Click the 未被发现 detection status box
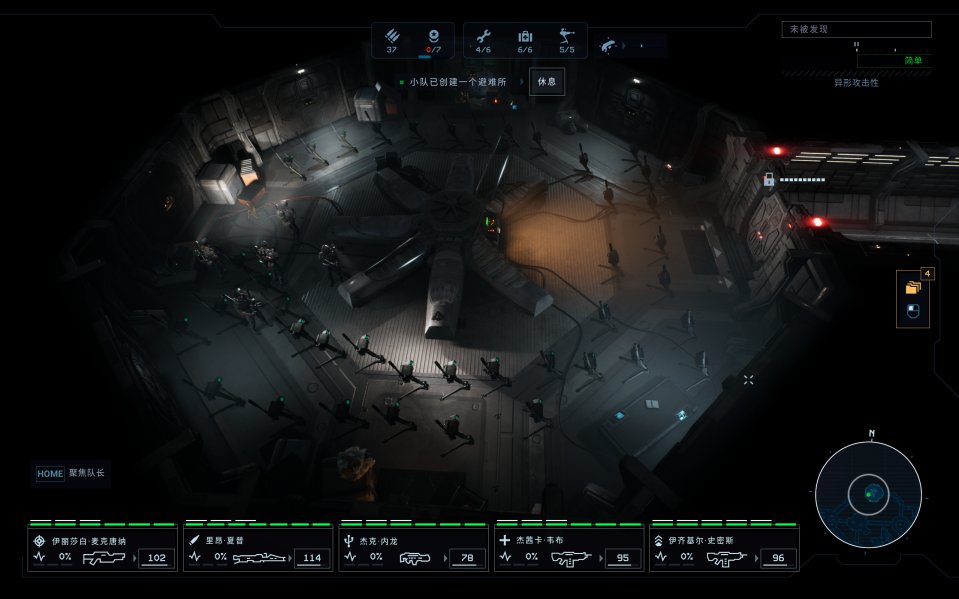The width and height of the screenshot is (959, 599). point(856,30)
